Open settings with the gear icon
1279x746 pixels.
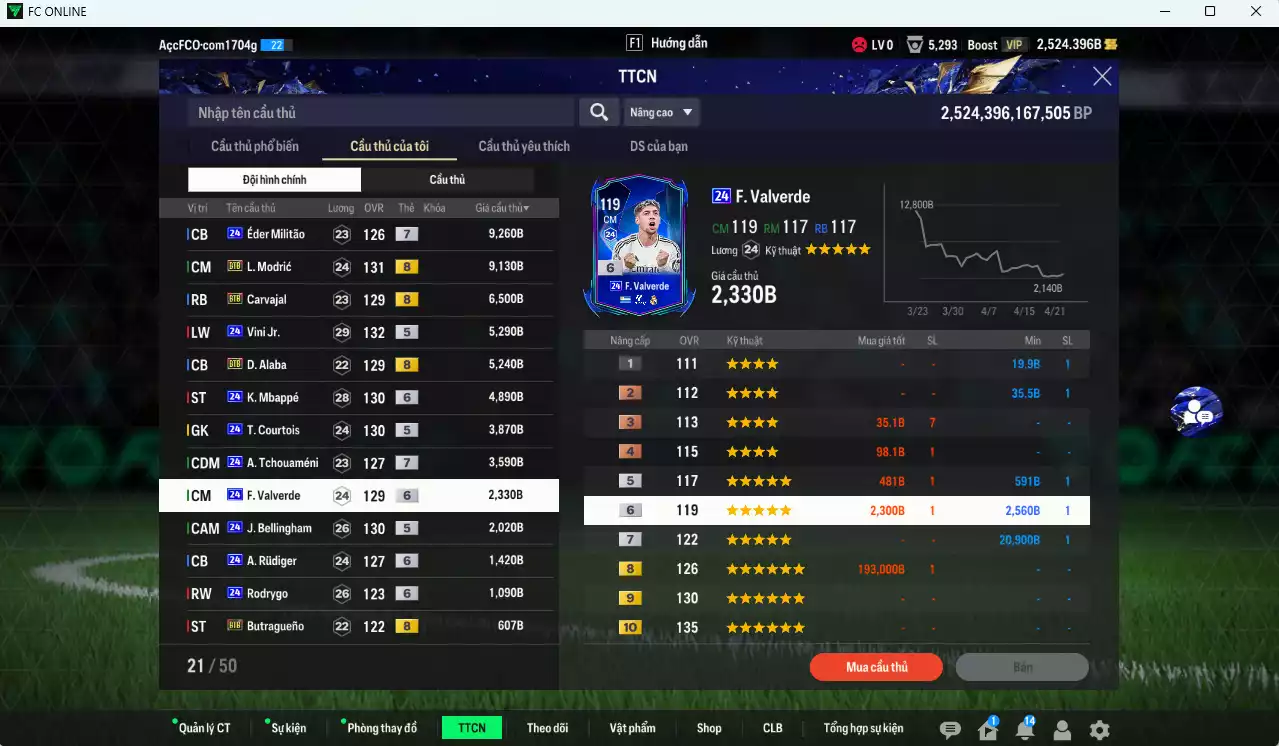pyautogui.click(x=1099, y=730)
